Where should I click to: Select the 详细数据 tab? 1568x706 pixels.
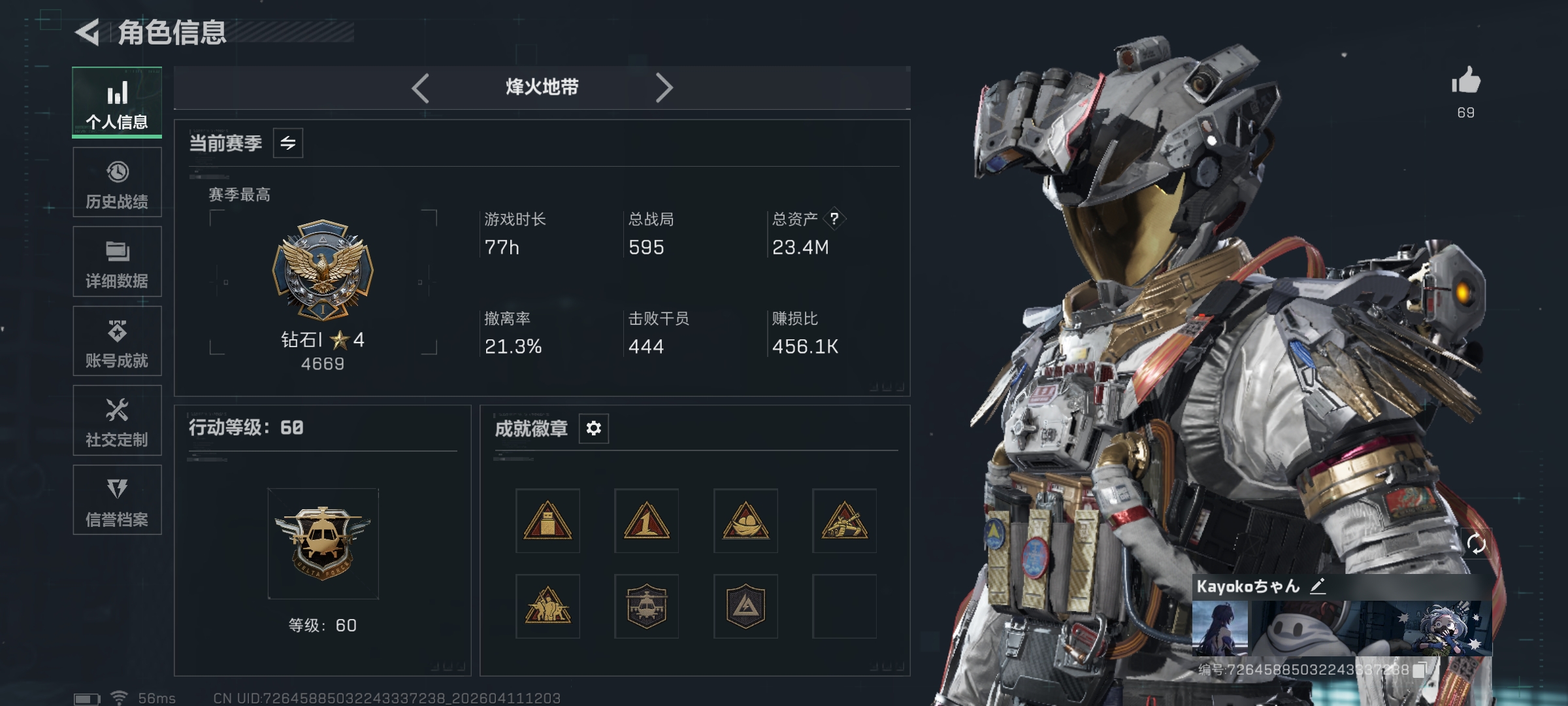pyautogui.click(x=117, y=262)
